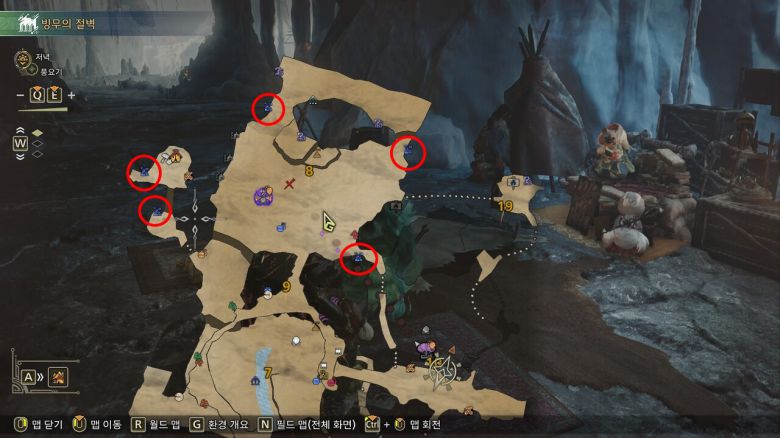Select the area 8 number marker
The width and height of the screenshot is (780, 438).
309,171
